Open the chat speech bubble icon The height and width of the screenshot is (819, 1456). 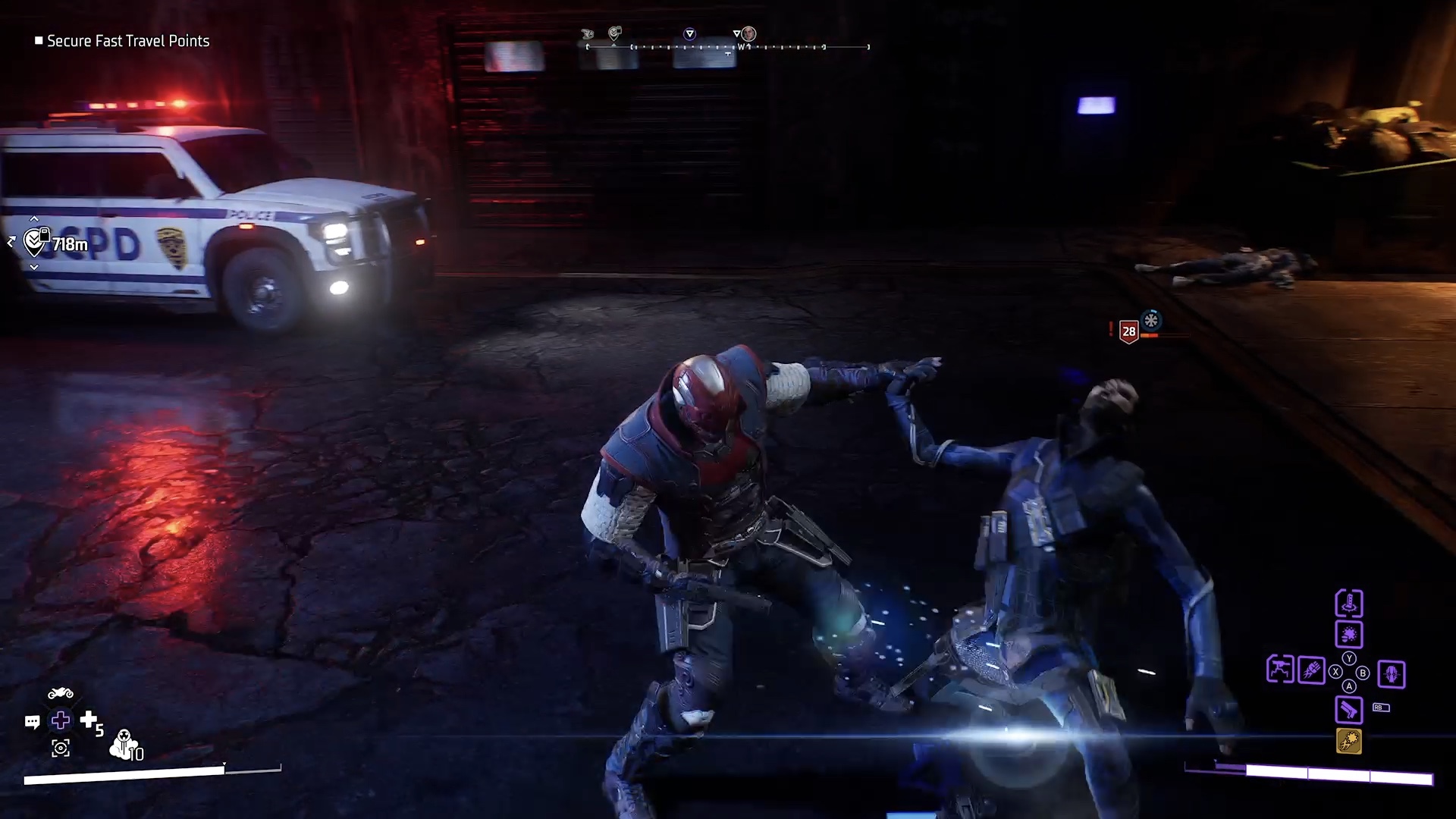[x=32, y=721]
